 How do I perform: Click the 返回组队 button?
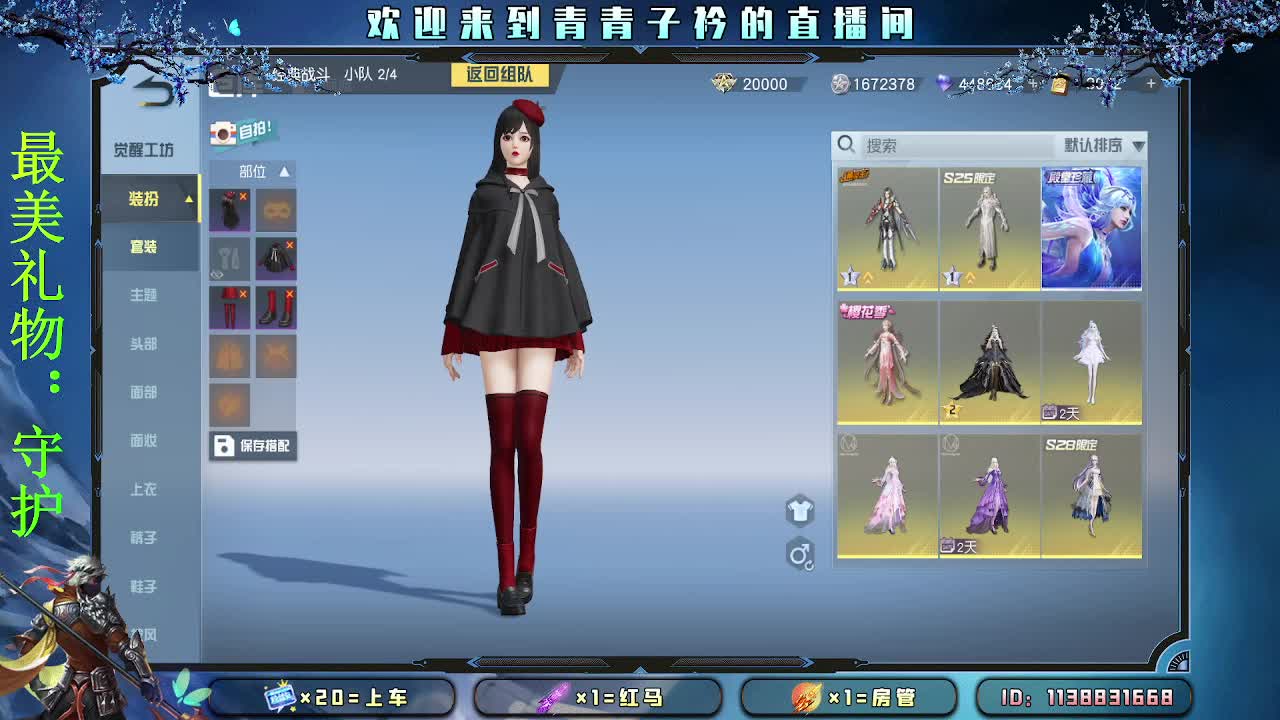499,75
